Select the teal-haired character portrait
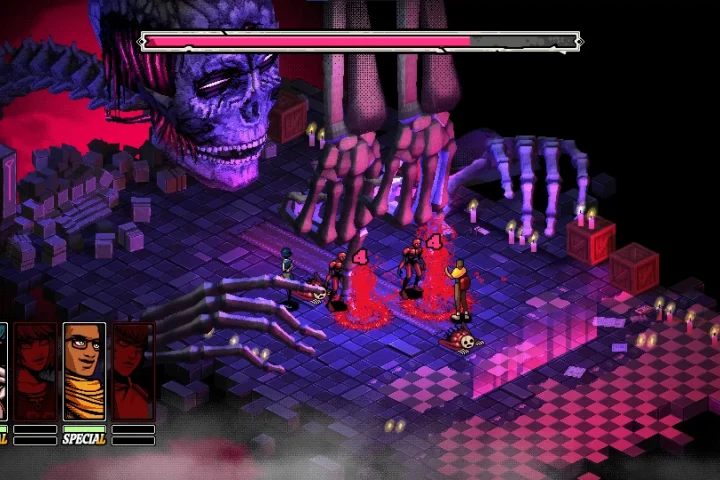The width and height of the screenshot is (720, 480). (x=3, y=371)
